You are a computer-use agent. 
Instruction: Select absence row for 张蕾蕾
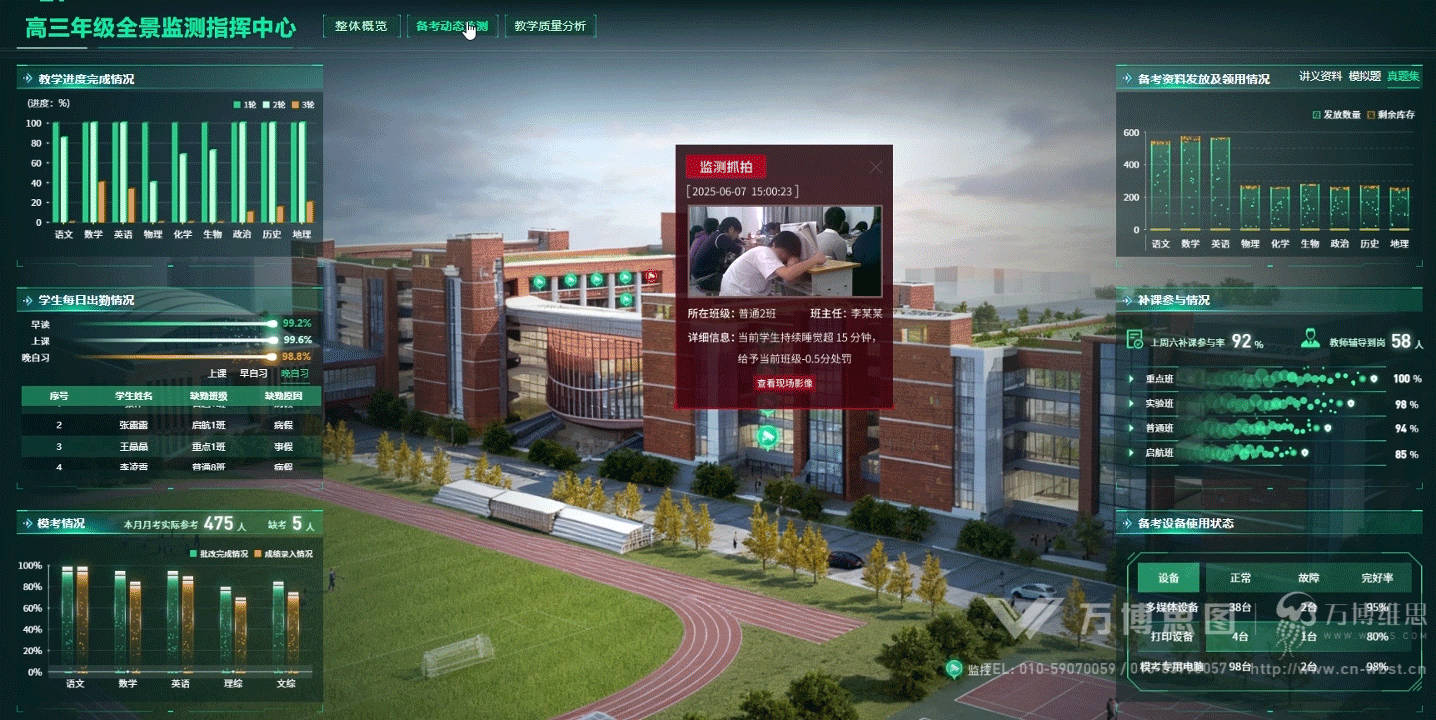point(171,425)
